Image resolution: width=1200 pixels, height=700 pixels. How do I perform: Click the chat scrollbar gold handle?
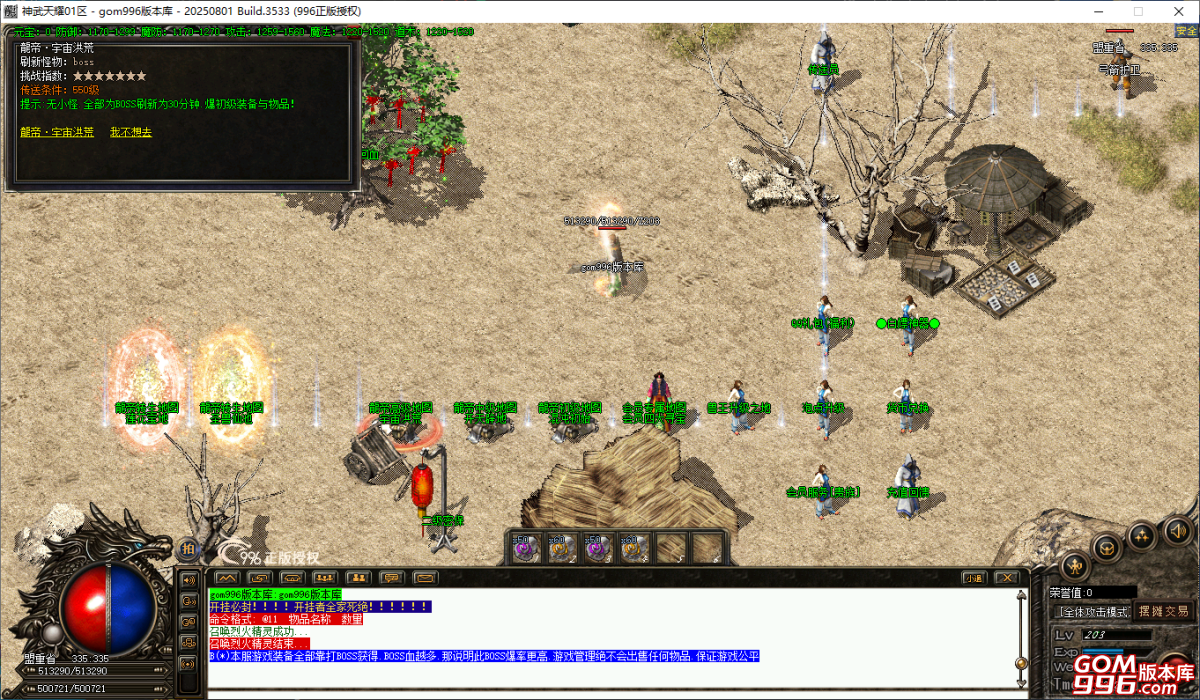pos(1021,662)
